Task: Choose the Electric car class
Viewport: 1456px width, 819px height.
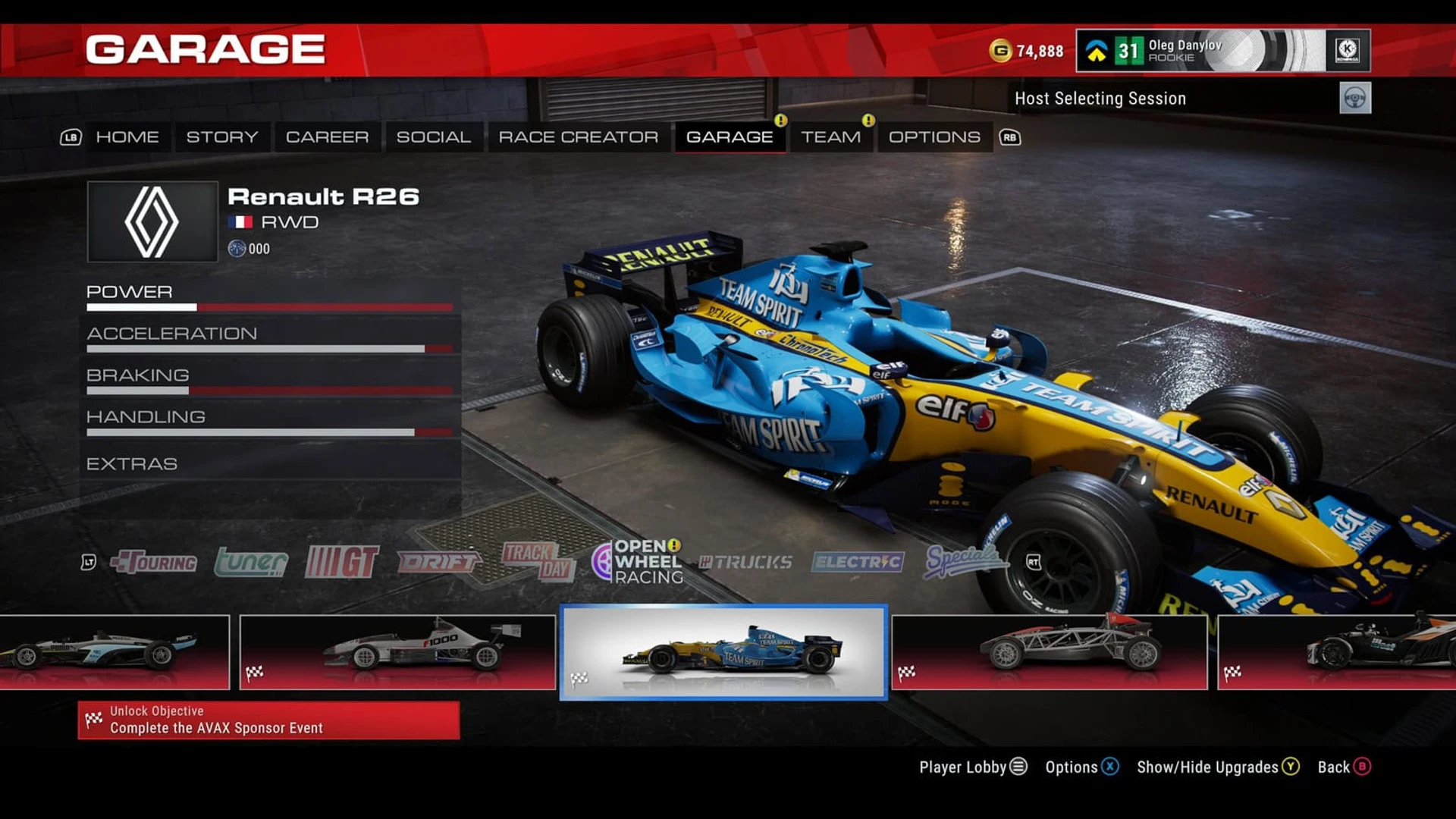Action: [x=858, y=562]
